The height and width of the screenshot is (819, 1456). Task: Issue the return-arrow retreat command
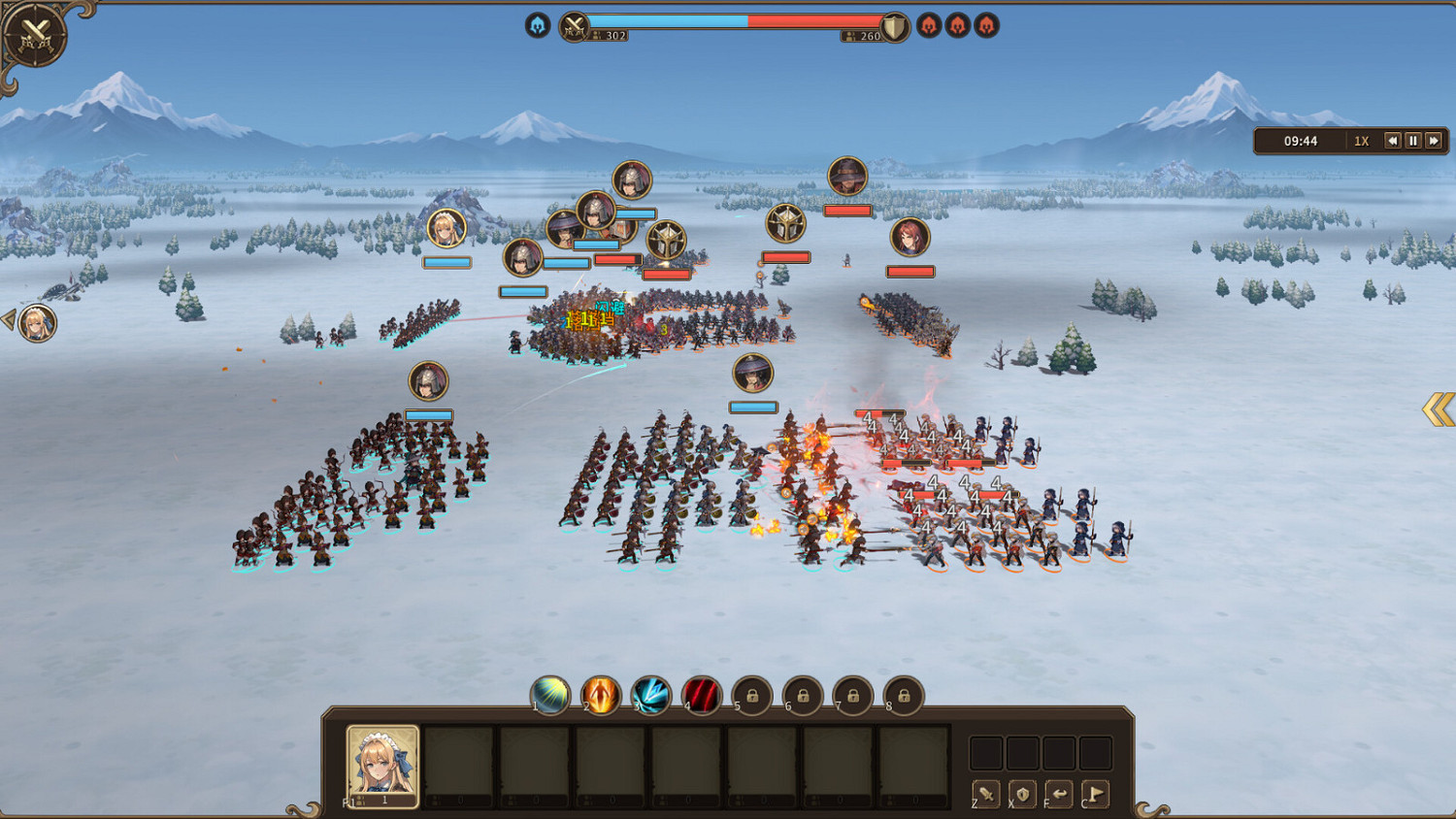(1059, 794)
